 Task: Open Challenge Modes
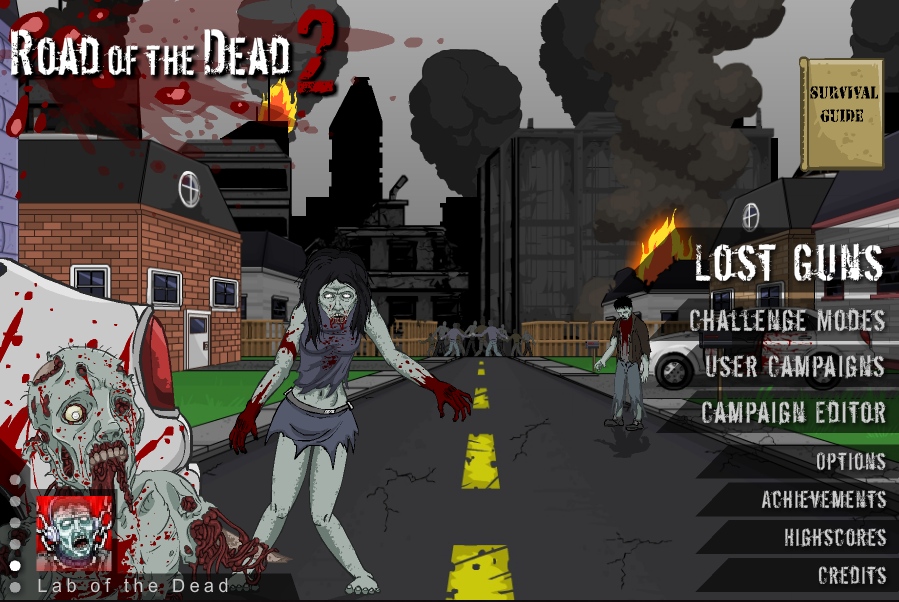point(787,320)
